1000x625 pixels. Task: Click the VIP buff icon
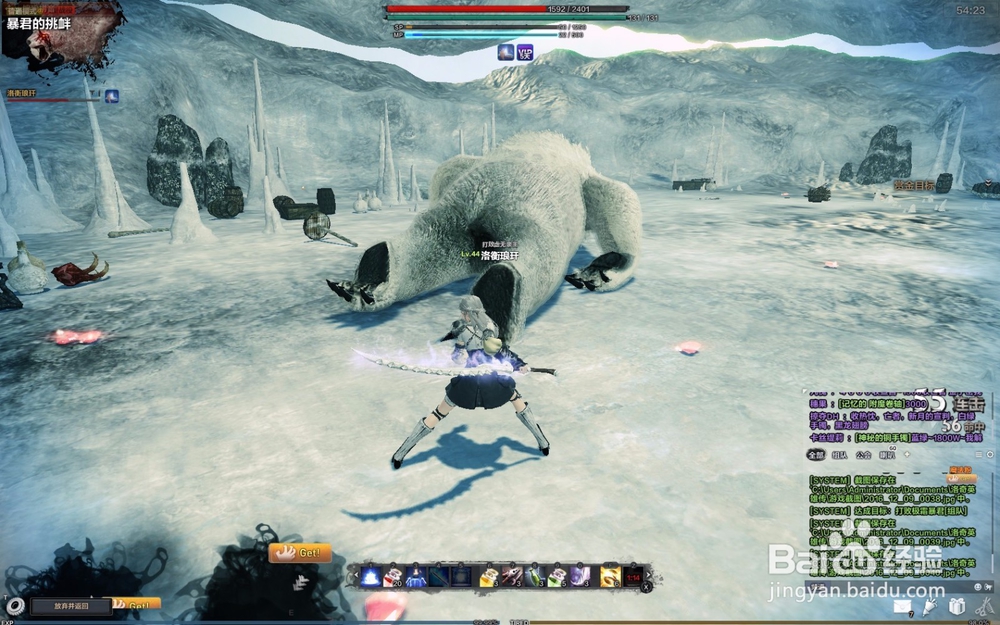tap(525, 52)
